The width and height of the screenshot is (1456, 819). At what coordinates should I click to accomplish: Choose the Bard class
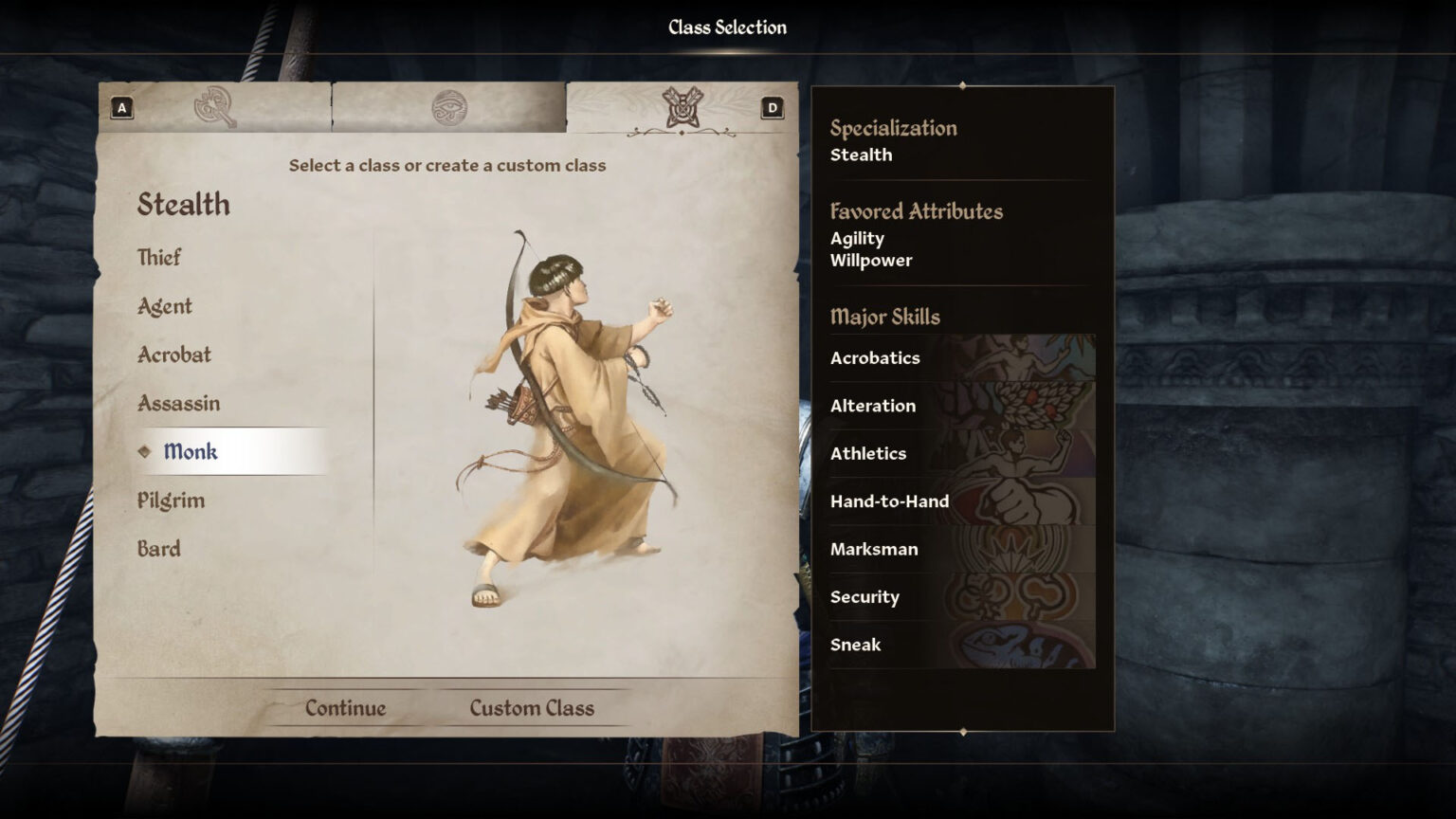pos(158,548)
